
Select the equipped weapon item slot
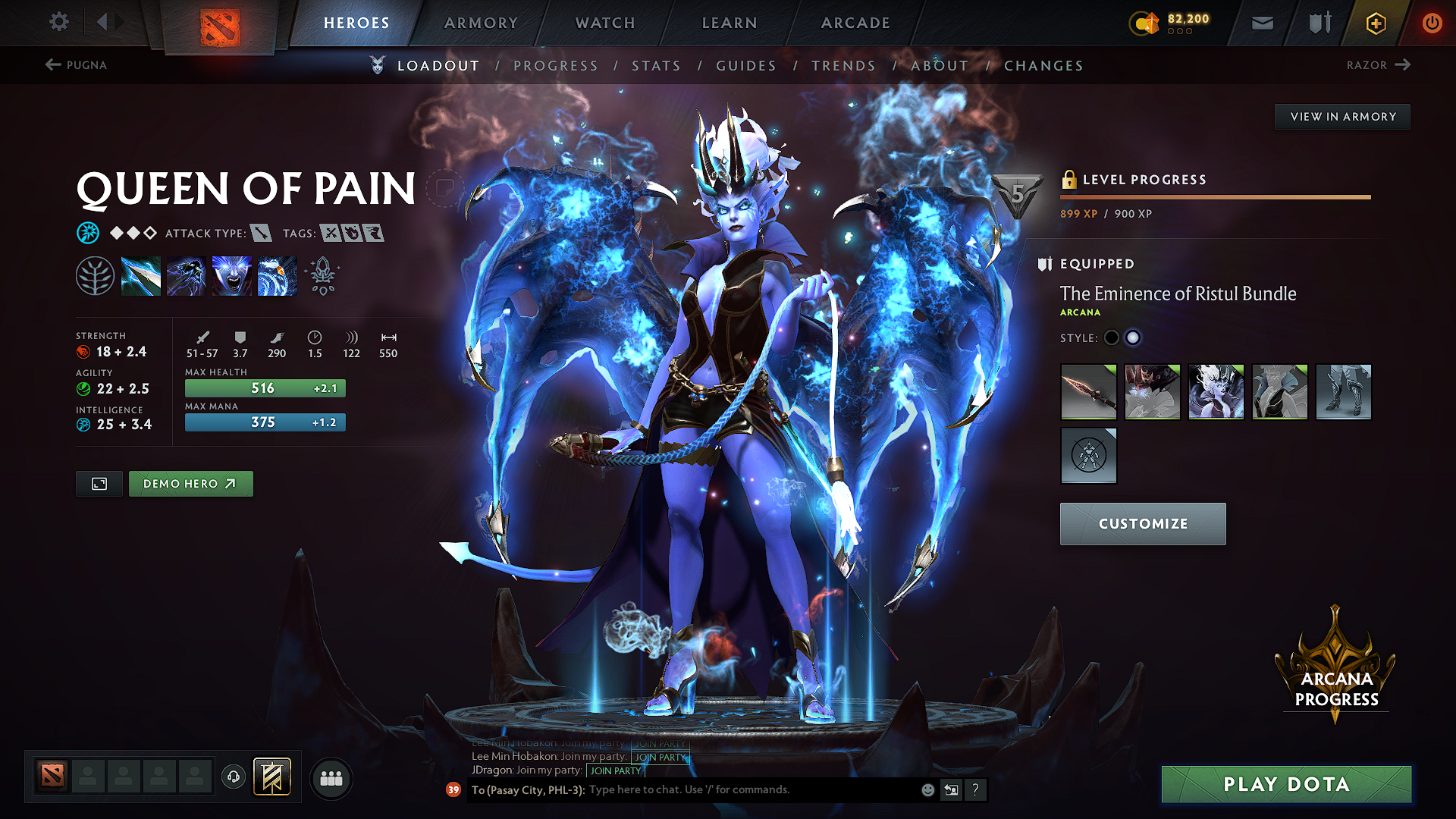1088,392
